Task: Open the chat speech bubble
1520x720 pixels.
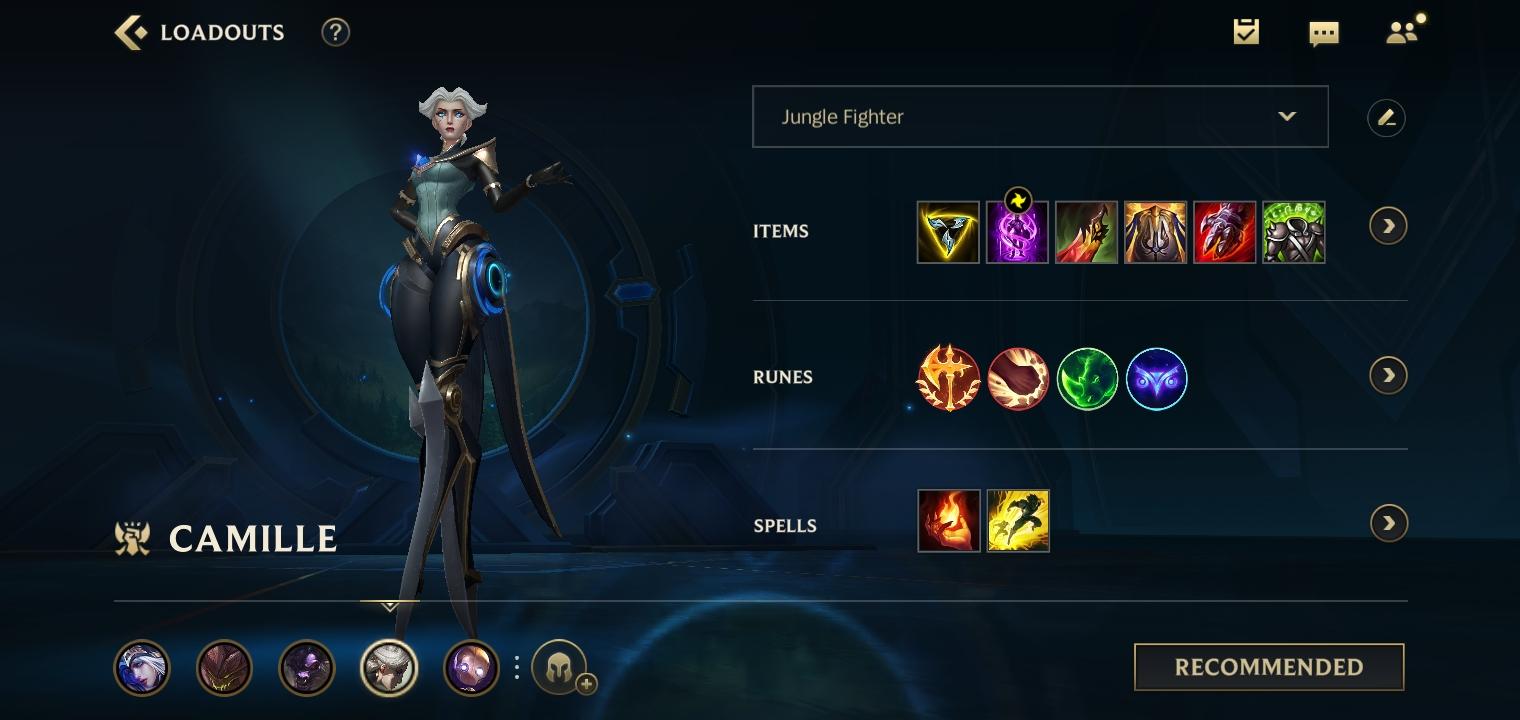Action: pyautogui.click(x=1323, y=33)
